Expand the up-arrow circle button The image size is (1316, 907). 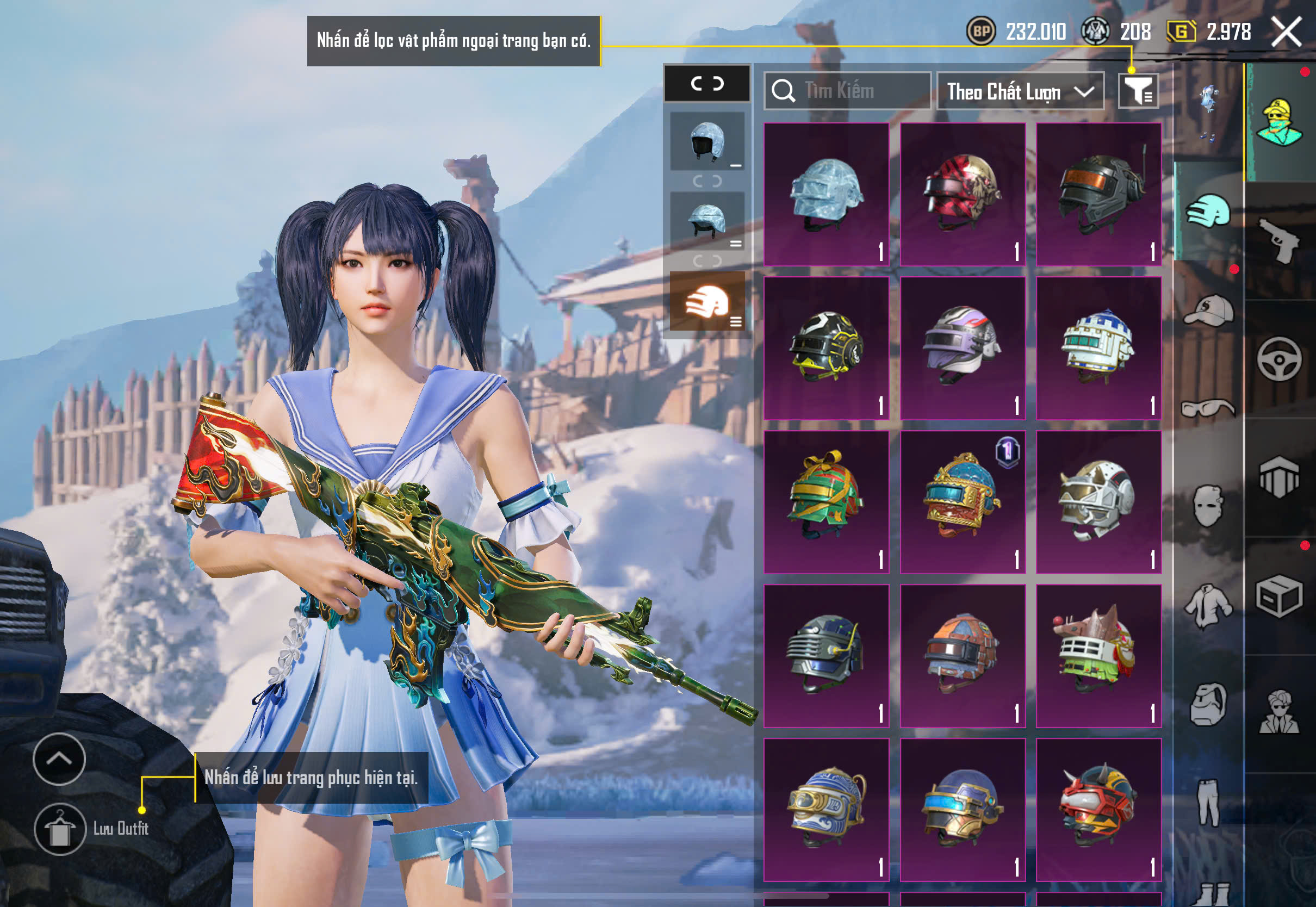coord(59,759)
